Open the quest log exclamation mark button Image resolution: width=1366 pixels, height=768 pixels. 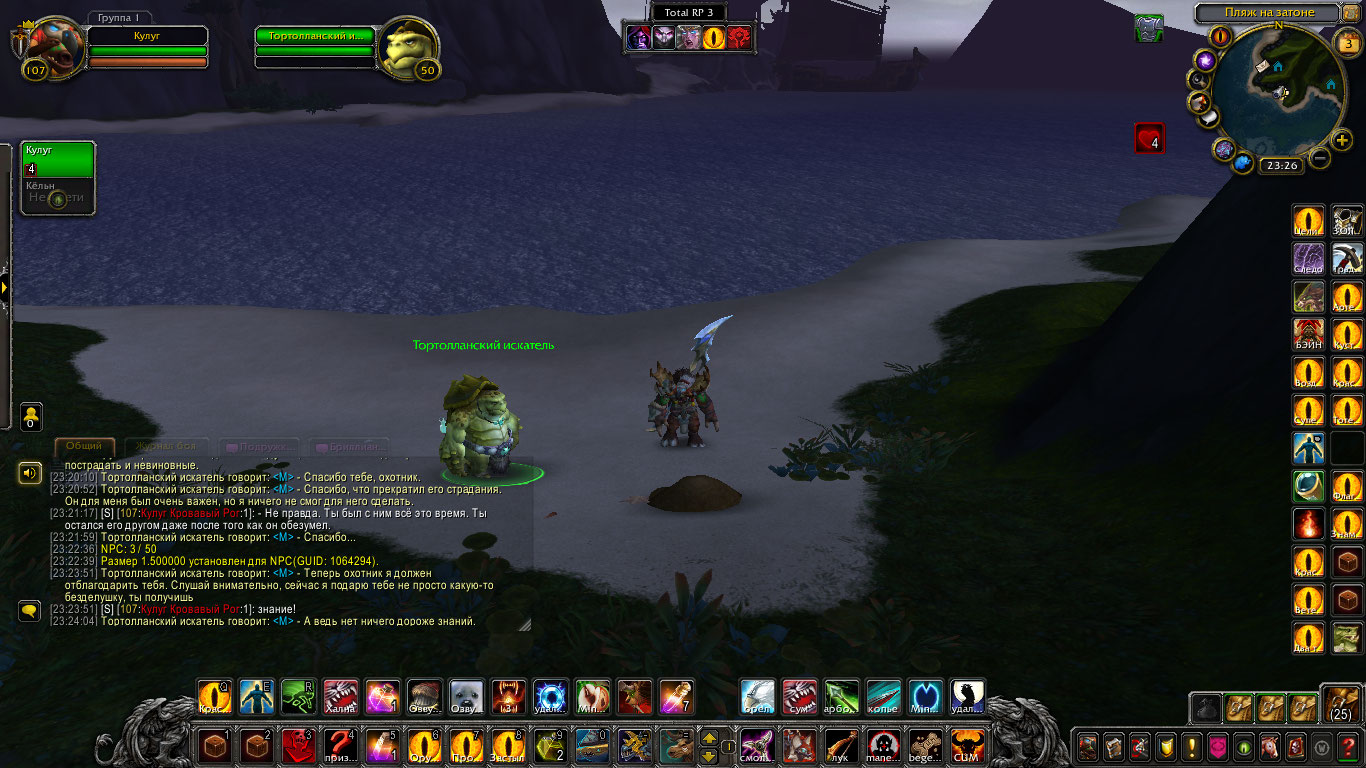pos(1191,747)
